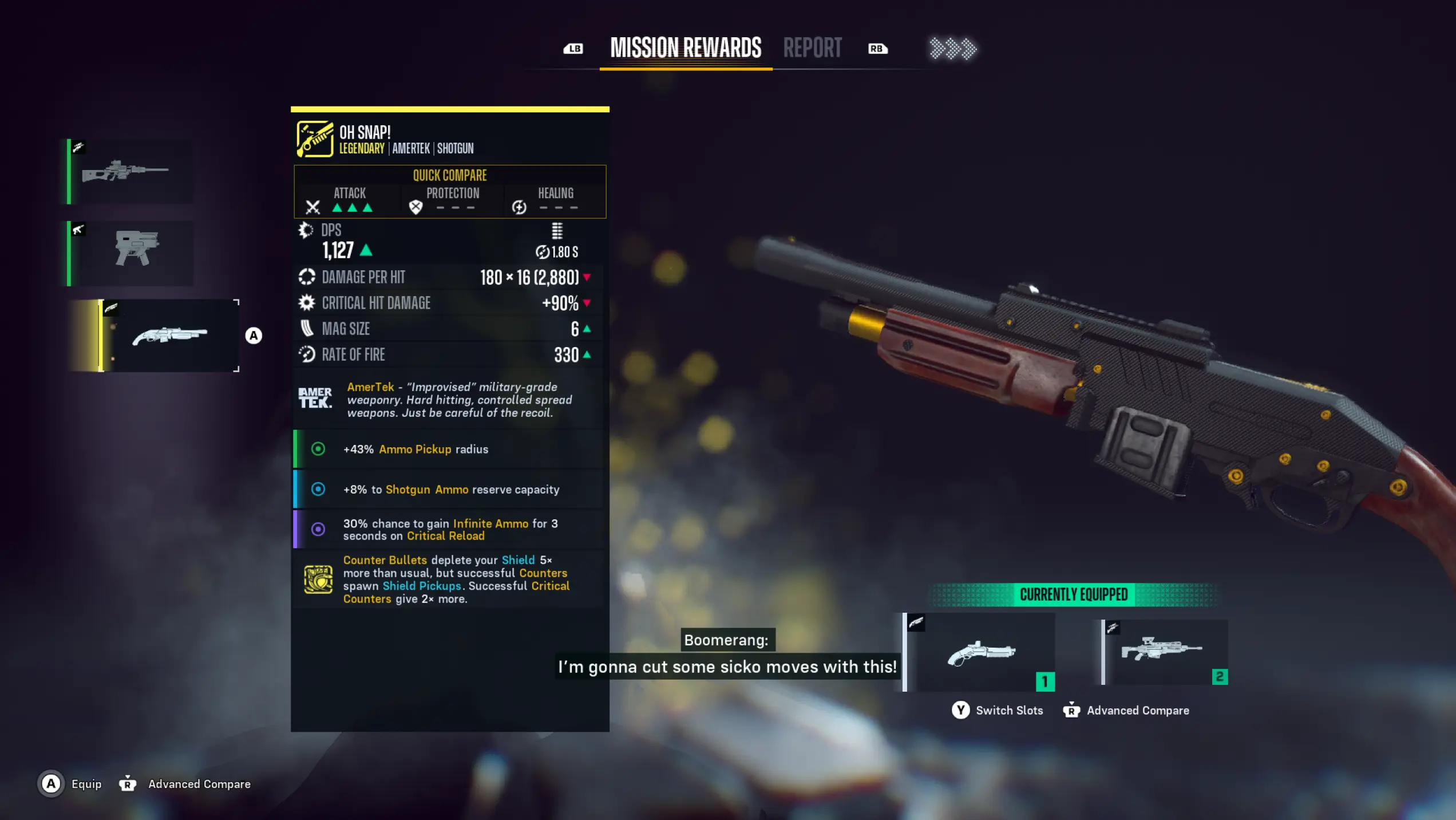Choose the sniper rifle reward slot

[130, 171]
